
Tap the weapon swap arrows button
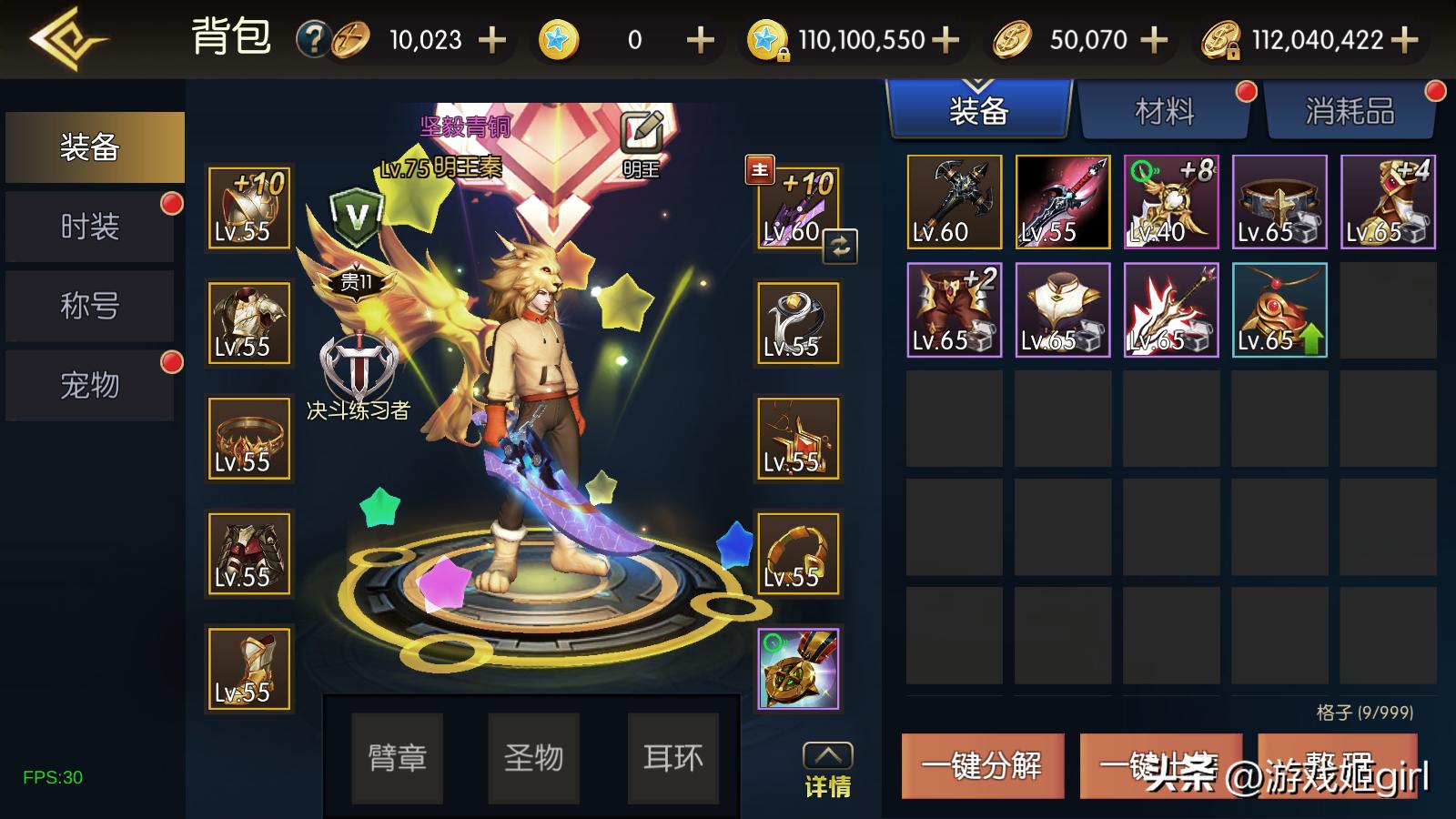pyautogui.click(x=840, y=246)
